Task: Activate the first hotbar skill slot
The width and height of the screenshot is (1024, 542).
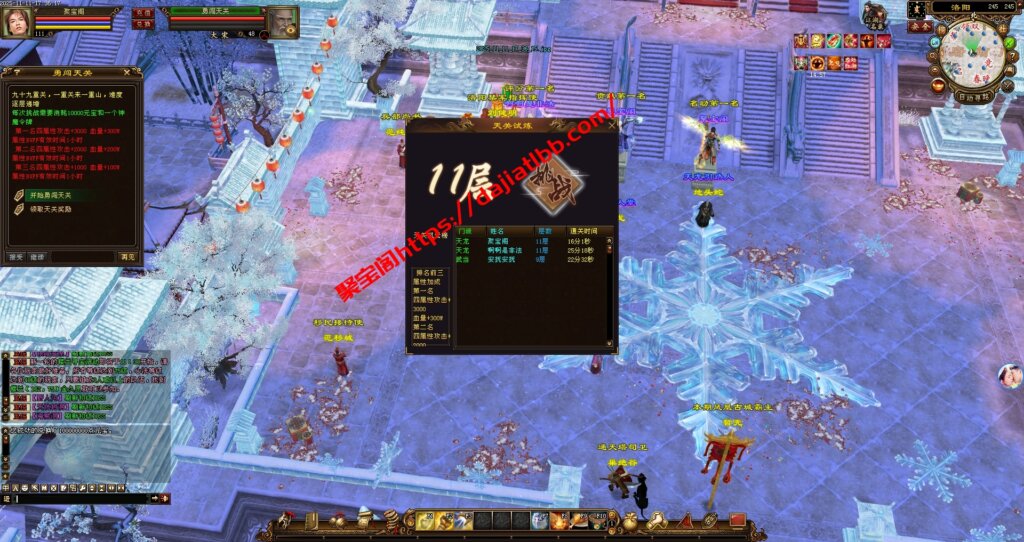Action: coord(425,520)
